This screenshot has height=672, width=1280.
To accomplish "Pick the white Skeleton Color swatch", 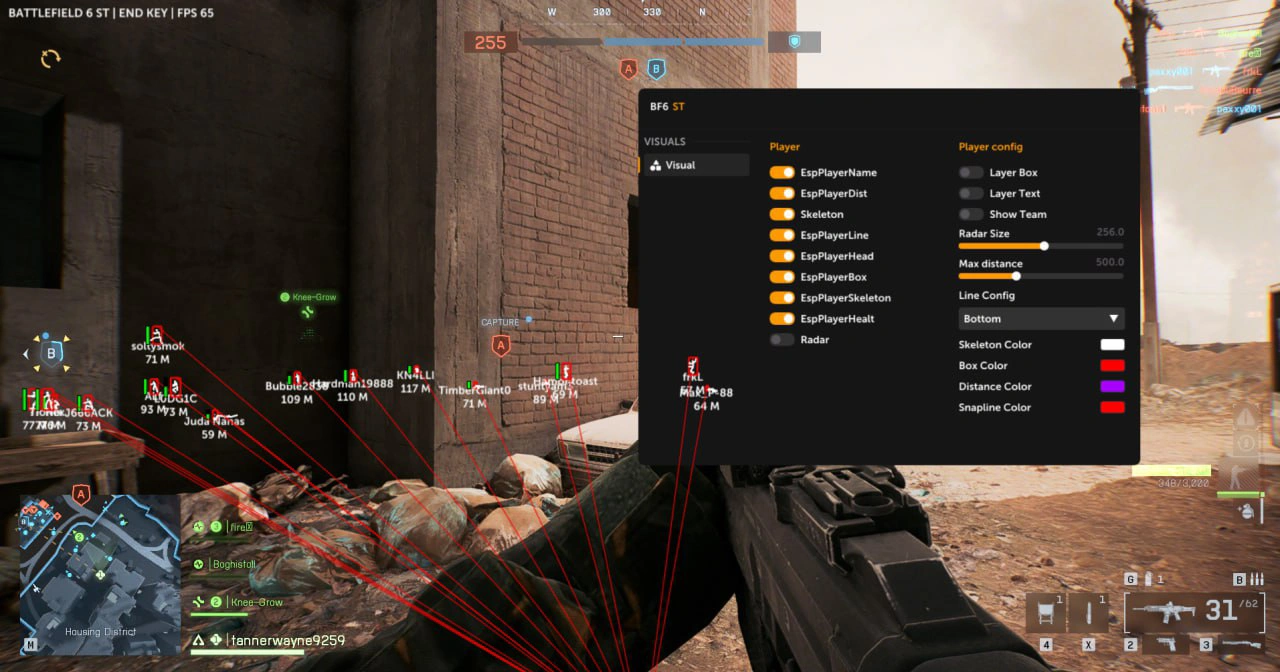I will (x=1112, y=345).
